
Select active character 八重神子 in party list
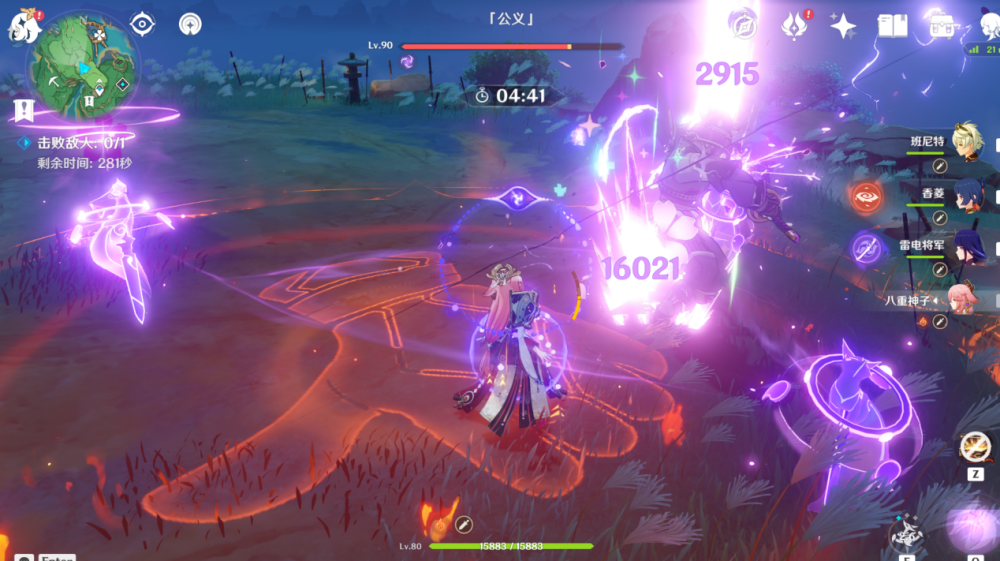pos(963,298)
